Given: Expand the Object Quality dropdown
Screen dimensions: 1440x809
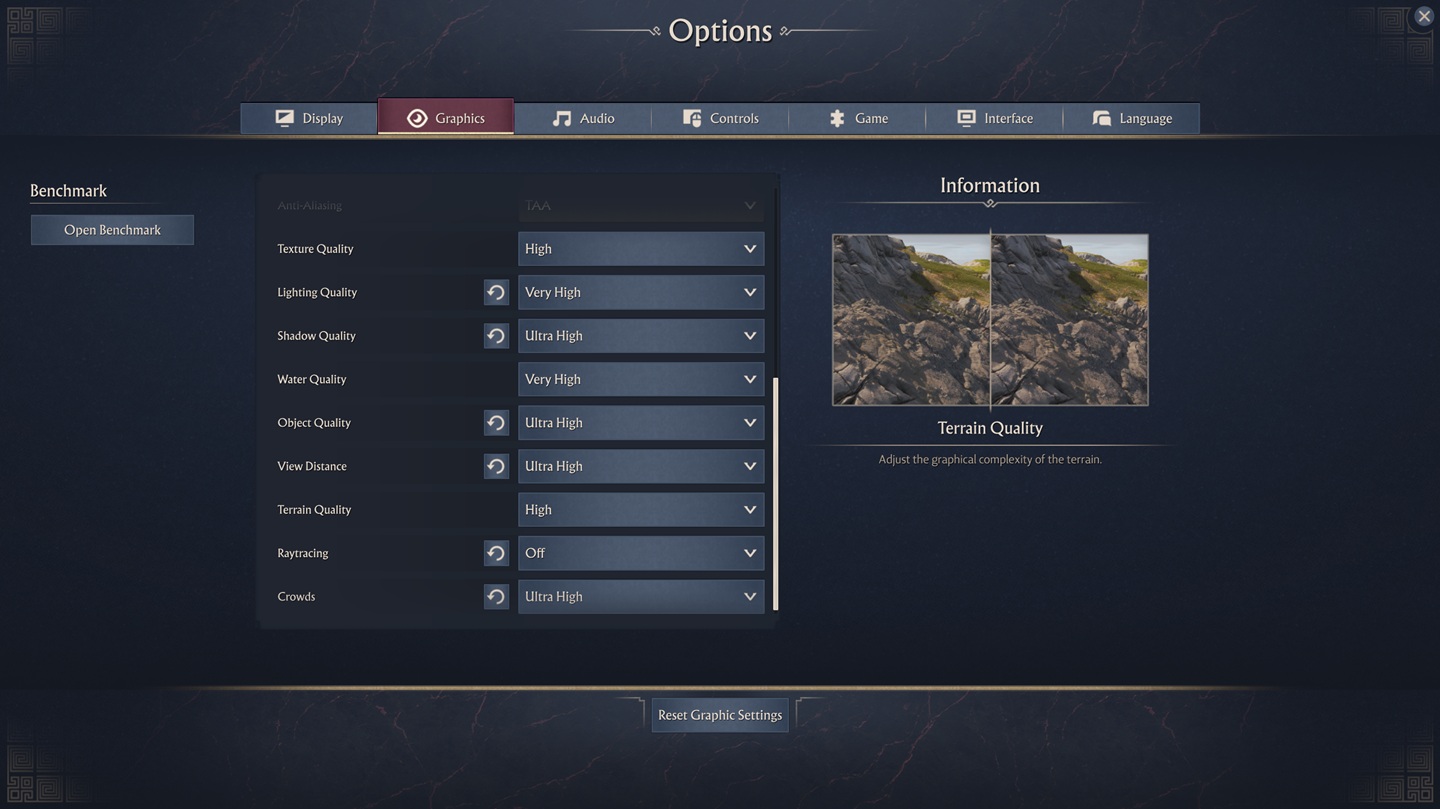Looking at the screenshot, I should click(641, 423).
